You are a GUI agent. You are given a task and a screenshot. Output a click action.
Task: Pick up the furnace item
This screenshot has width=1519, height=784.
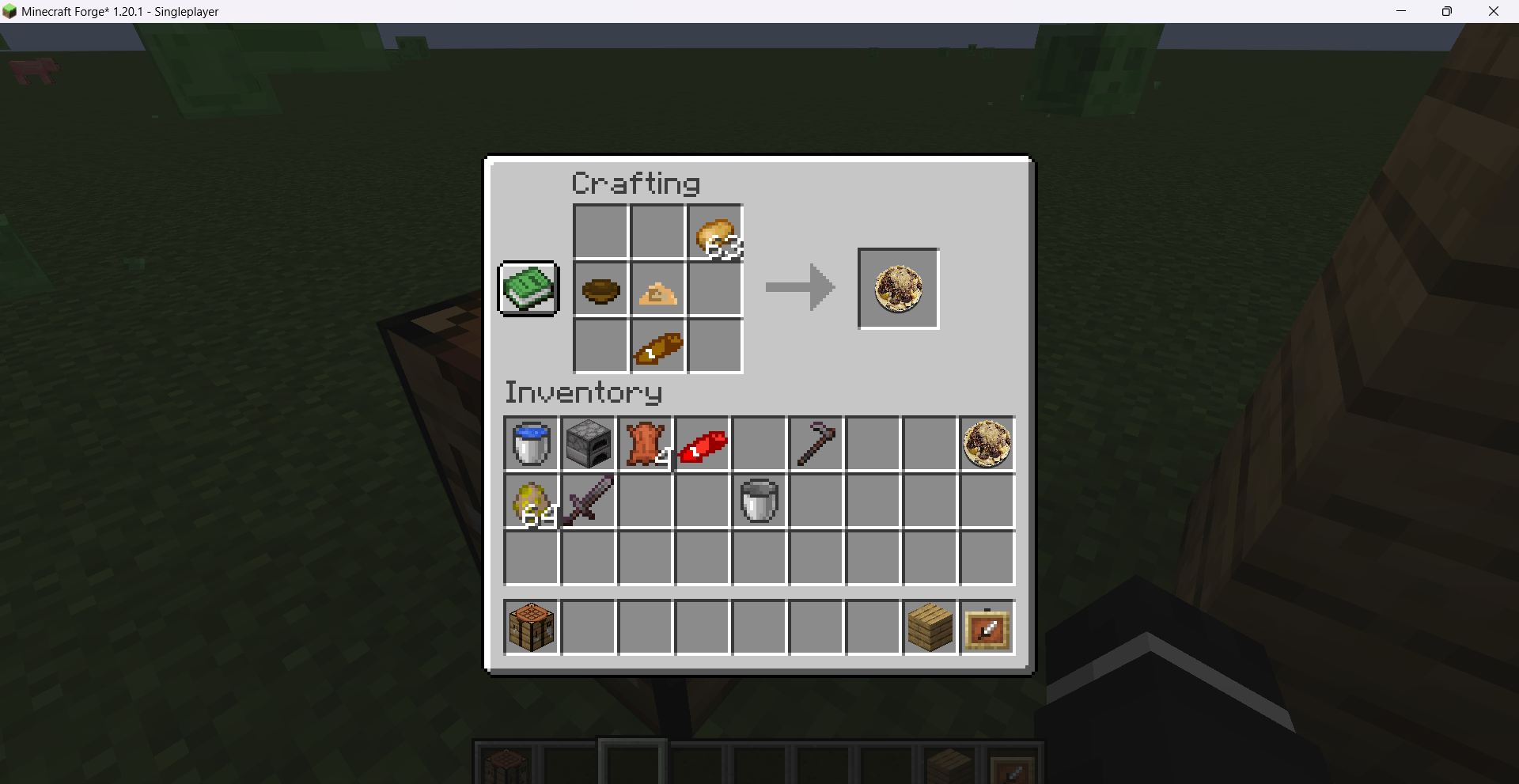[x=588, y=444]
